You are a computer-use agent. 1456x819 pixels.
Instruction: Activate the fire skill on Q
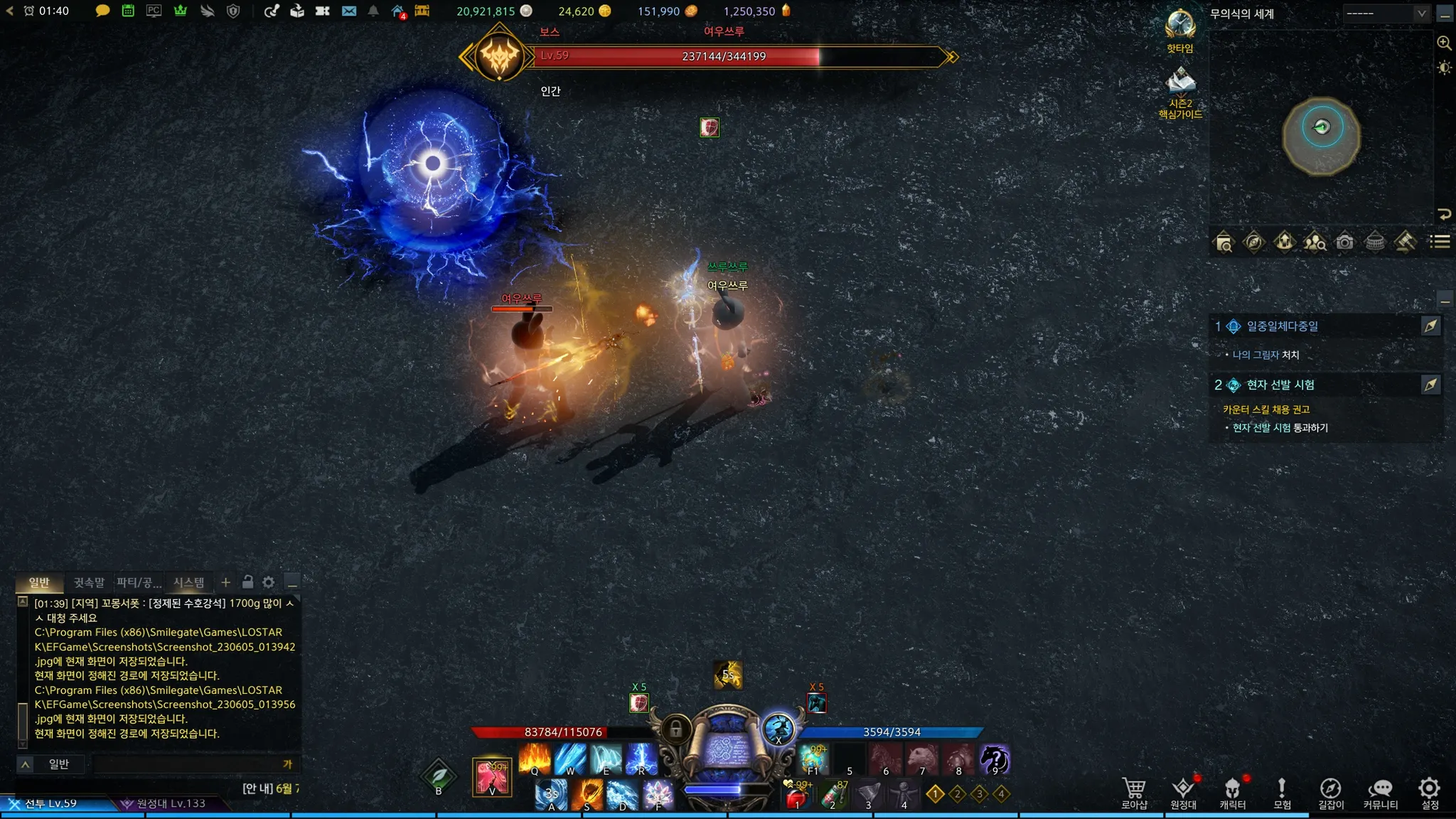[x=535, y=759]
